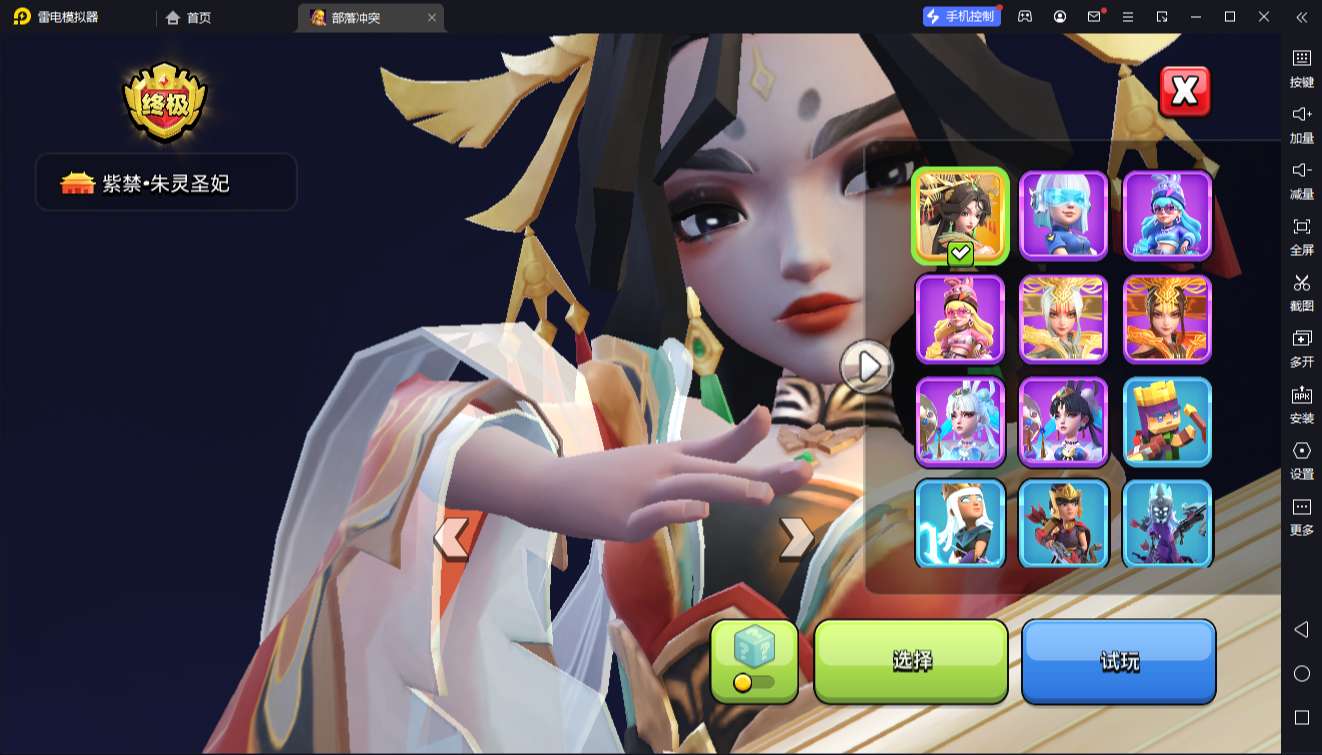Open the emulator's 设置 settings panel
The image size is (1322, 755).
1301,460
